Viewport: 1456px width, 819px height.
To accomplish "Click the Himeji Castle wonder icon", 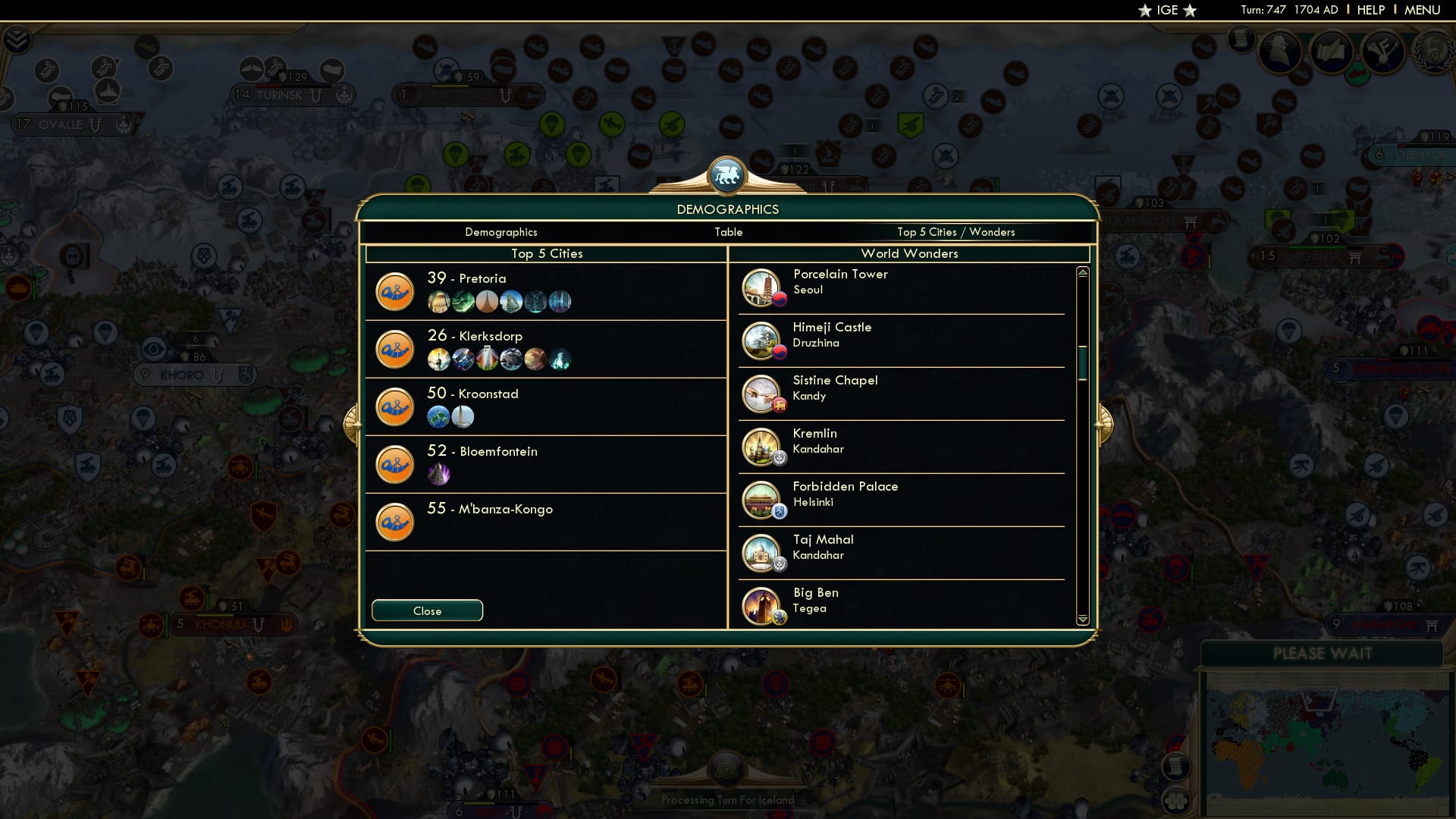I will coord(761,340).
